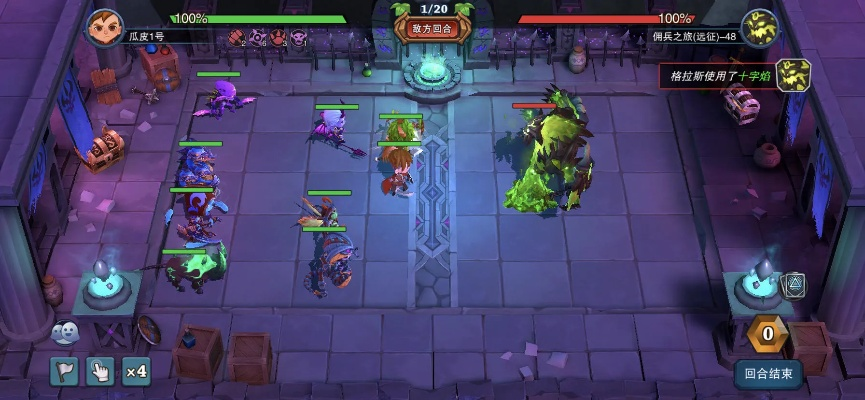Tap the white flag surrender button
Screen dimensions: 865x400
pos(65,372)
